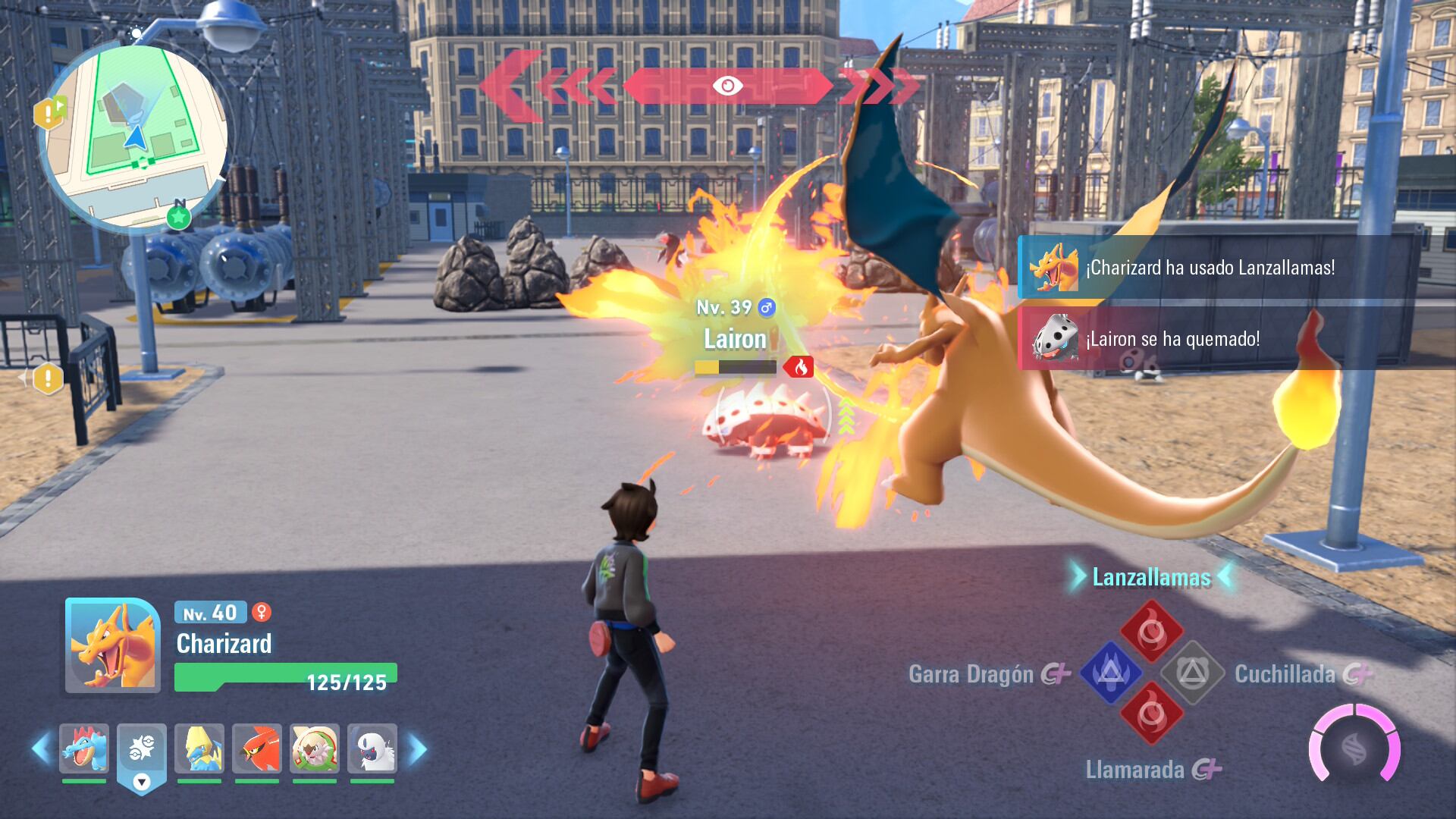Switch to Absol in the party bar
Image resolution: width=1456 pixels, height=819 pixels.
pos(372,748)
